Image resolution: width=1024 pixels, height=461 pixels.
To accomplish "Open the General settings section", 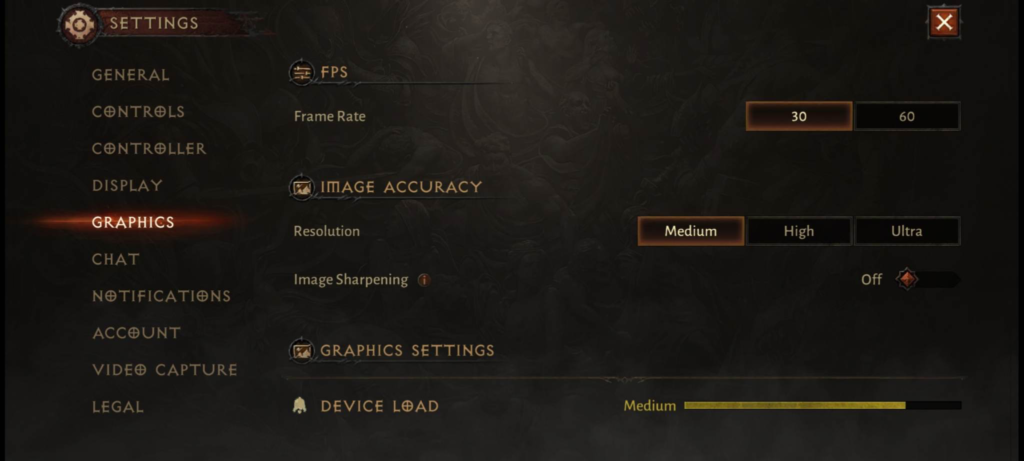I will [x=131, y=75].
